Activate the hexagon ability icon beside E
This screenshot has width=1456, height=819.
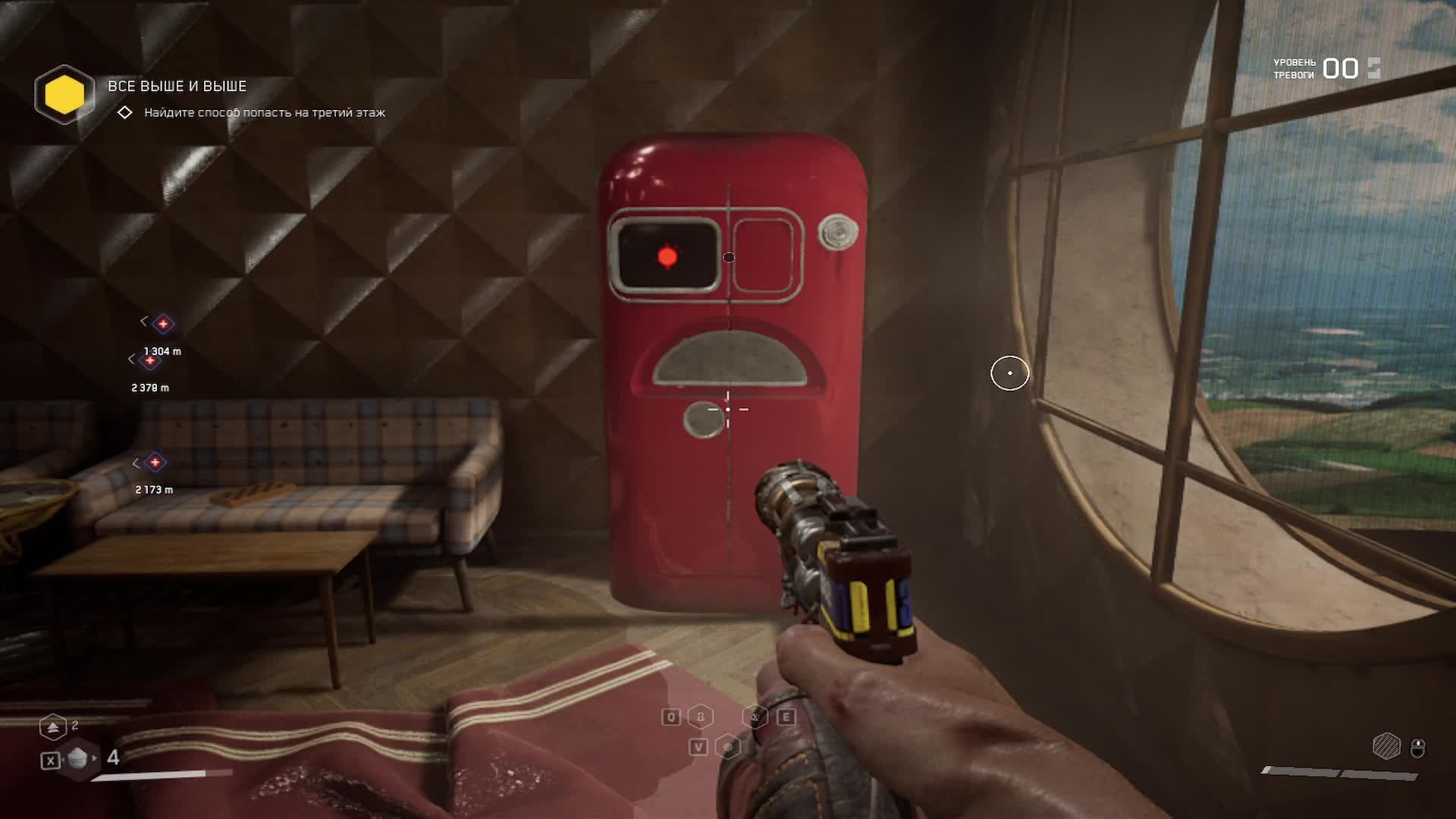pyautogui.click(x=755, y=717)
